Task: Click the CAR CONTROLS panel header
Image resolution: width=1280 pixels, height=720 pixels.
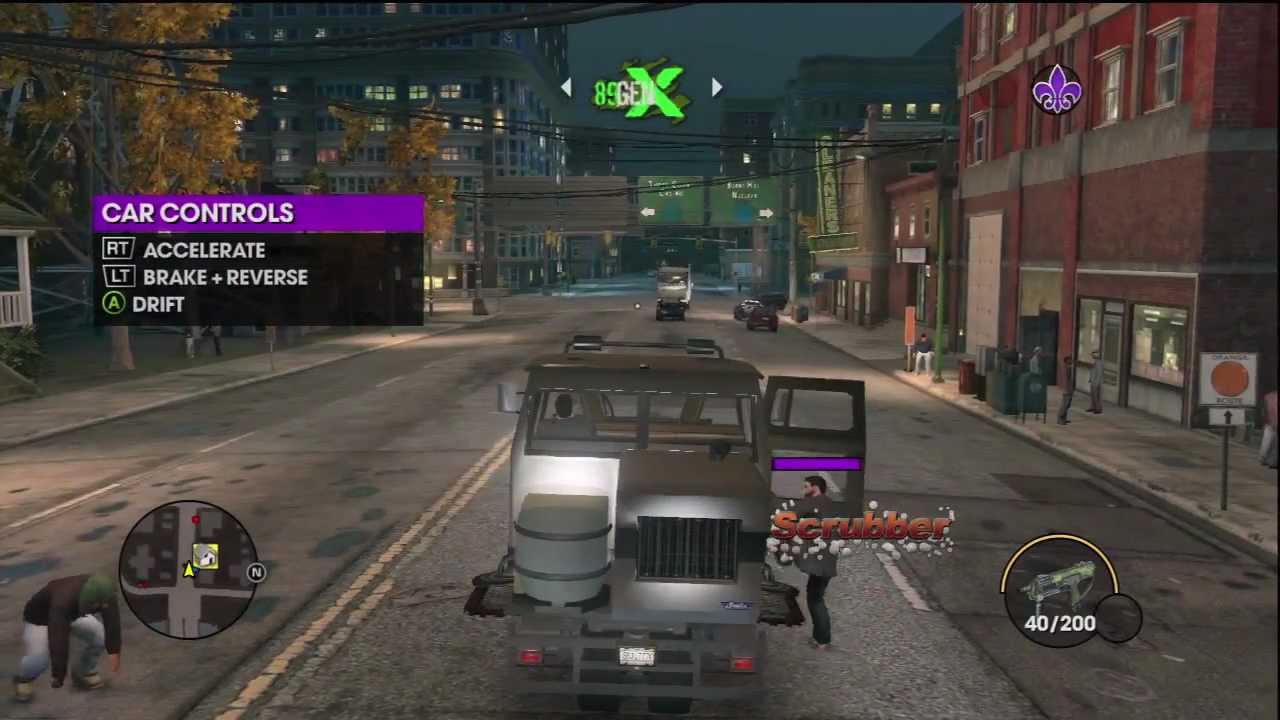Action: pyautogui.click(x=197, y=213)
